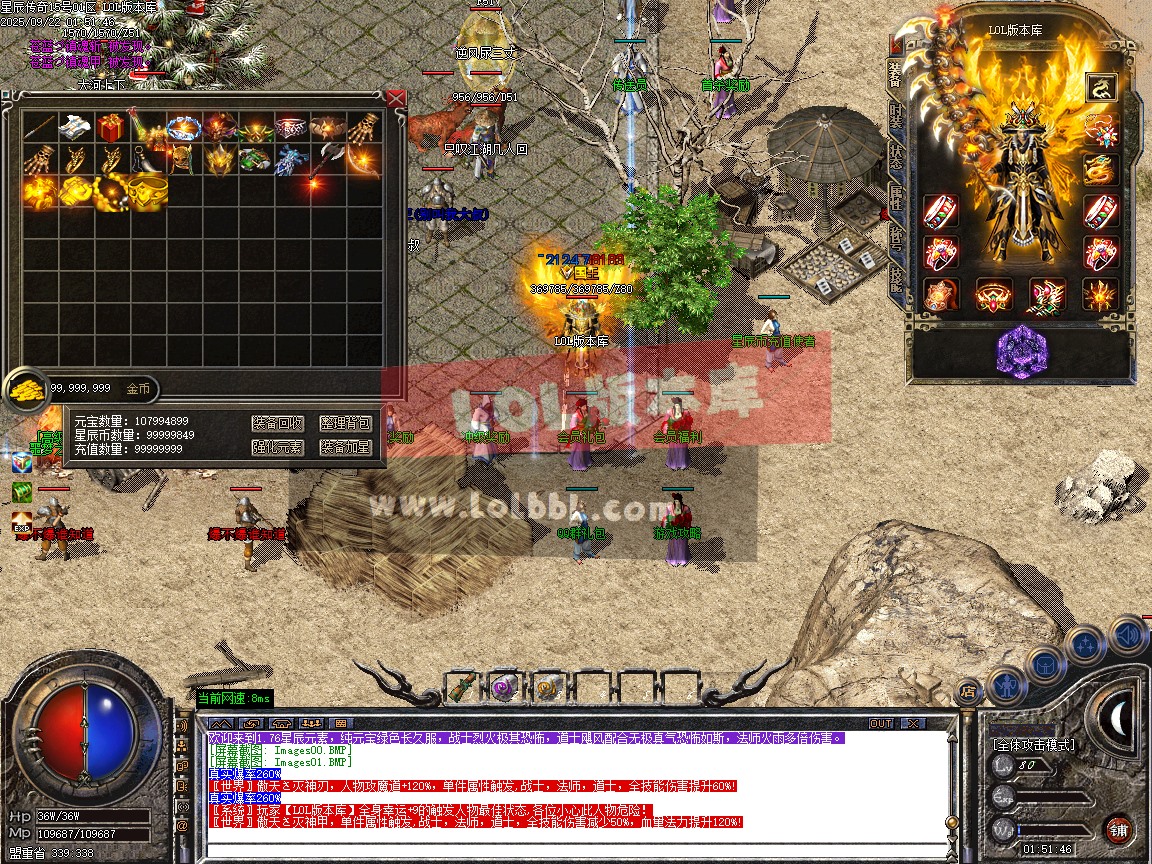The height and width of the screenshot is (864, 1152).
Task: Select the spear in the first bag slot
Action: (x=39, y=127)
